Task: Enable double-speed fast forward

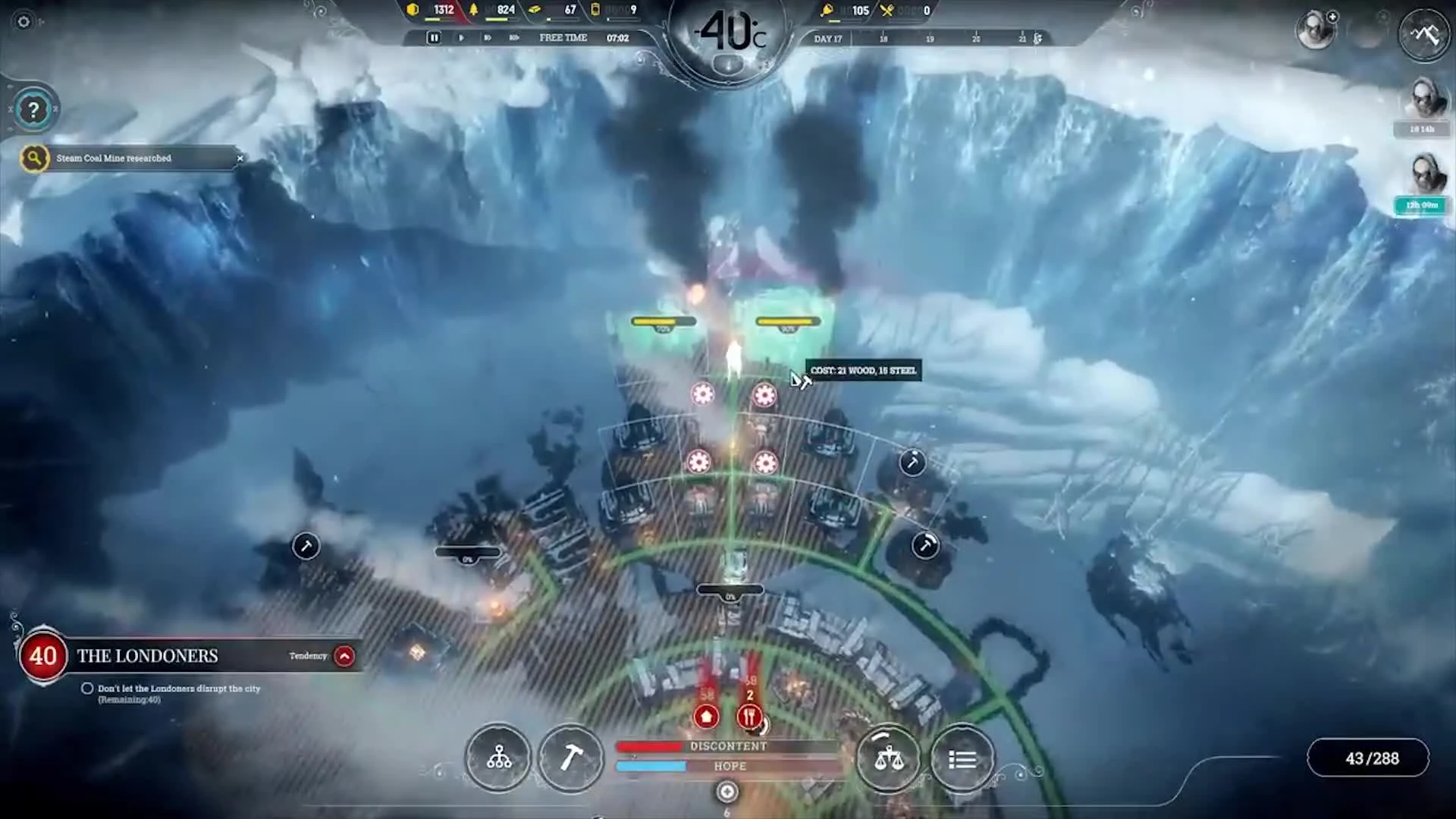Action: pyautogui.click(x=488, y=37)
